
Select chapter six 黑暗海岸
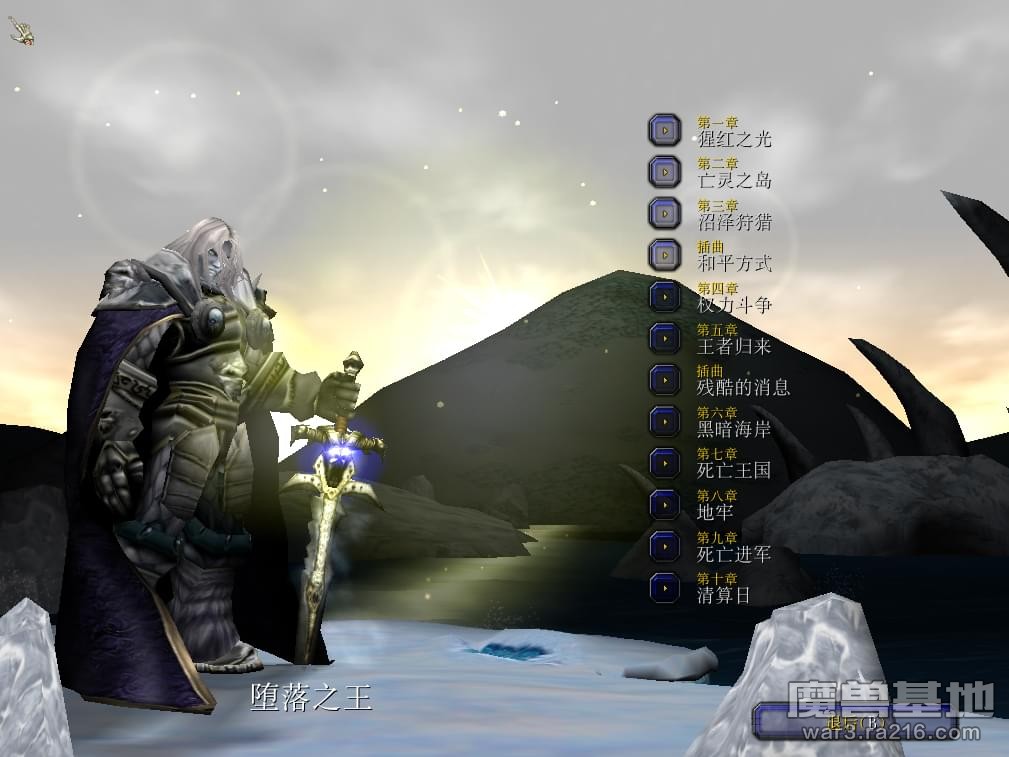664,421
